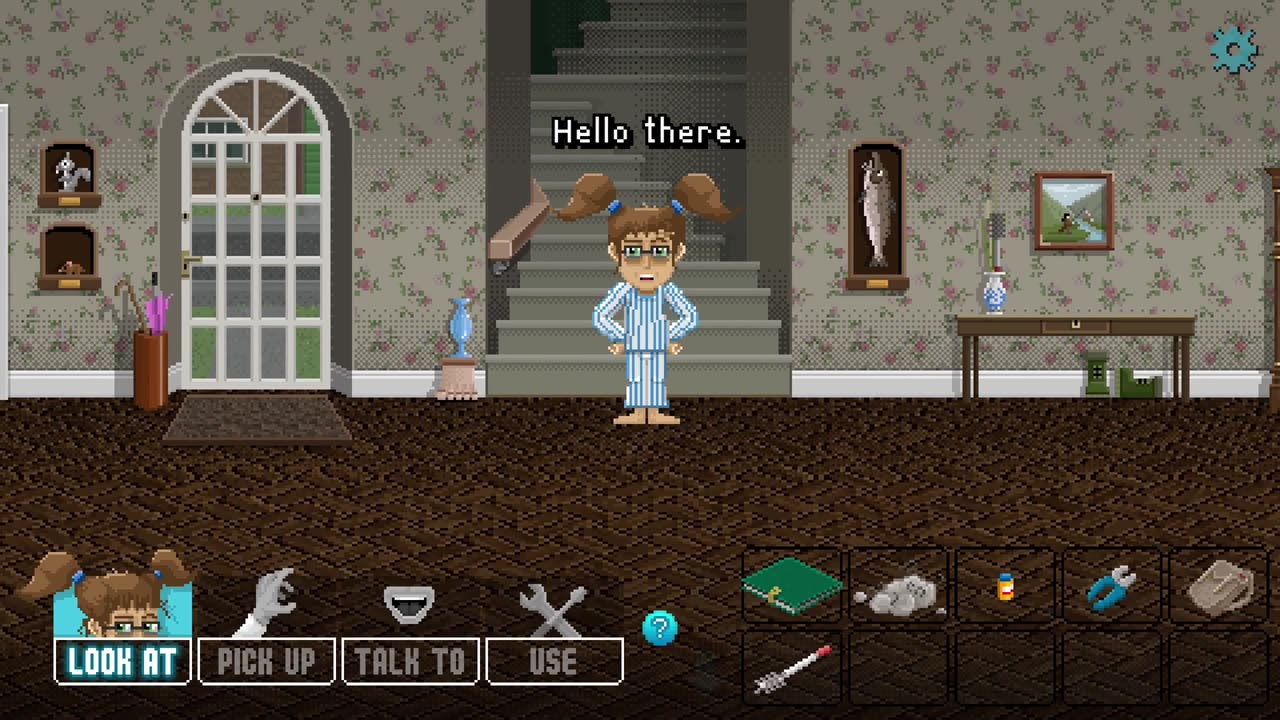Activate the Talk To verb
The height and width of the screenshot is (720, 1280).
pyautogui.click(x=410, y=661)
